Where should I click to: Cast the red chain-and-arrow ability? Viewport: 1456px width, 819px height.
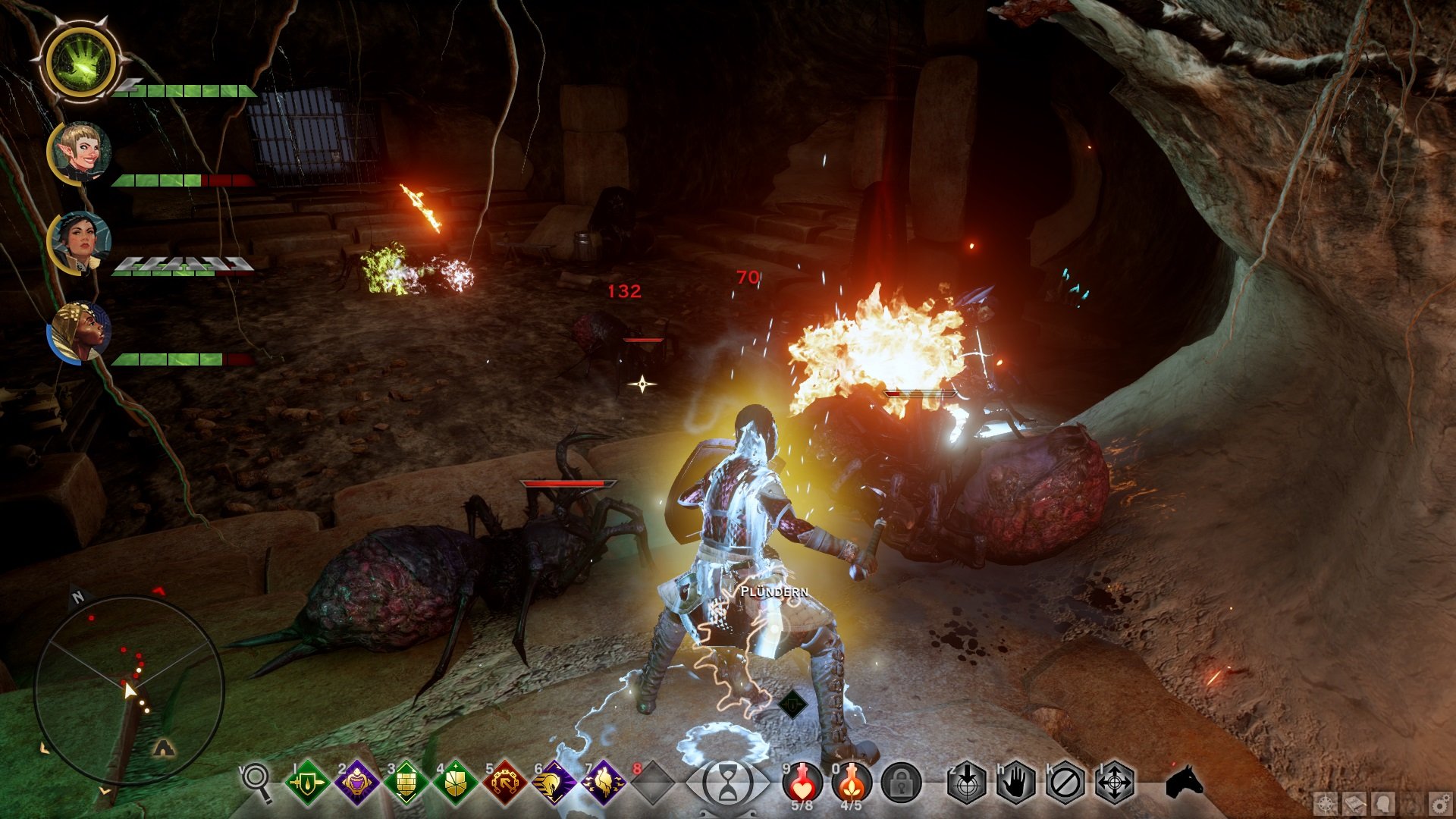[x=504, y=783]
